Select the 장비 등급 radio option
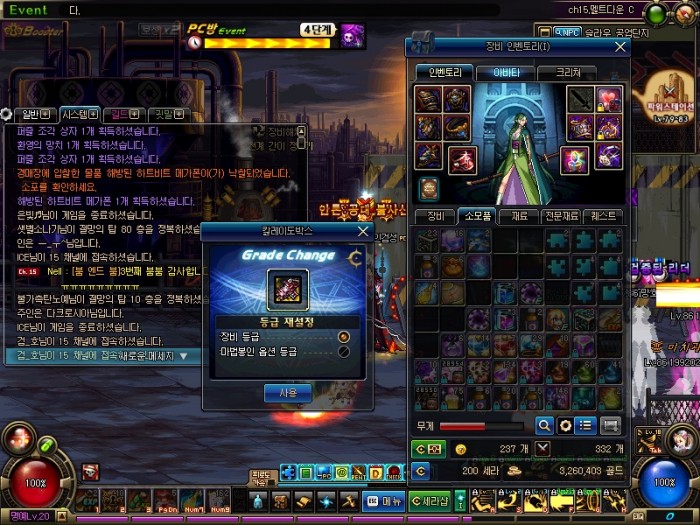Screen dimensions: 700x525 [344, 336]
